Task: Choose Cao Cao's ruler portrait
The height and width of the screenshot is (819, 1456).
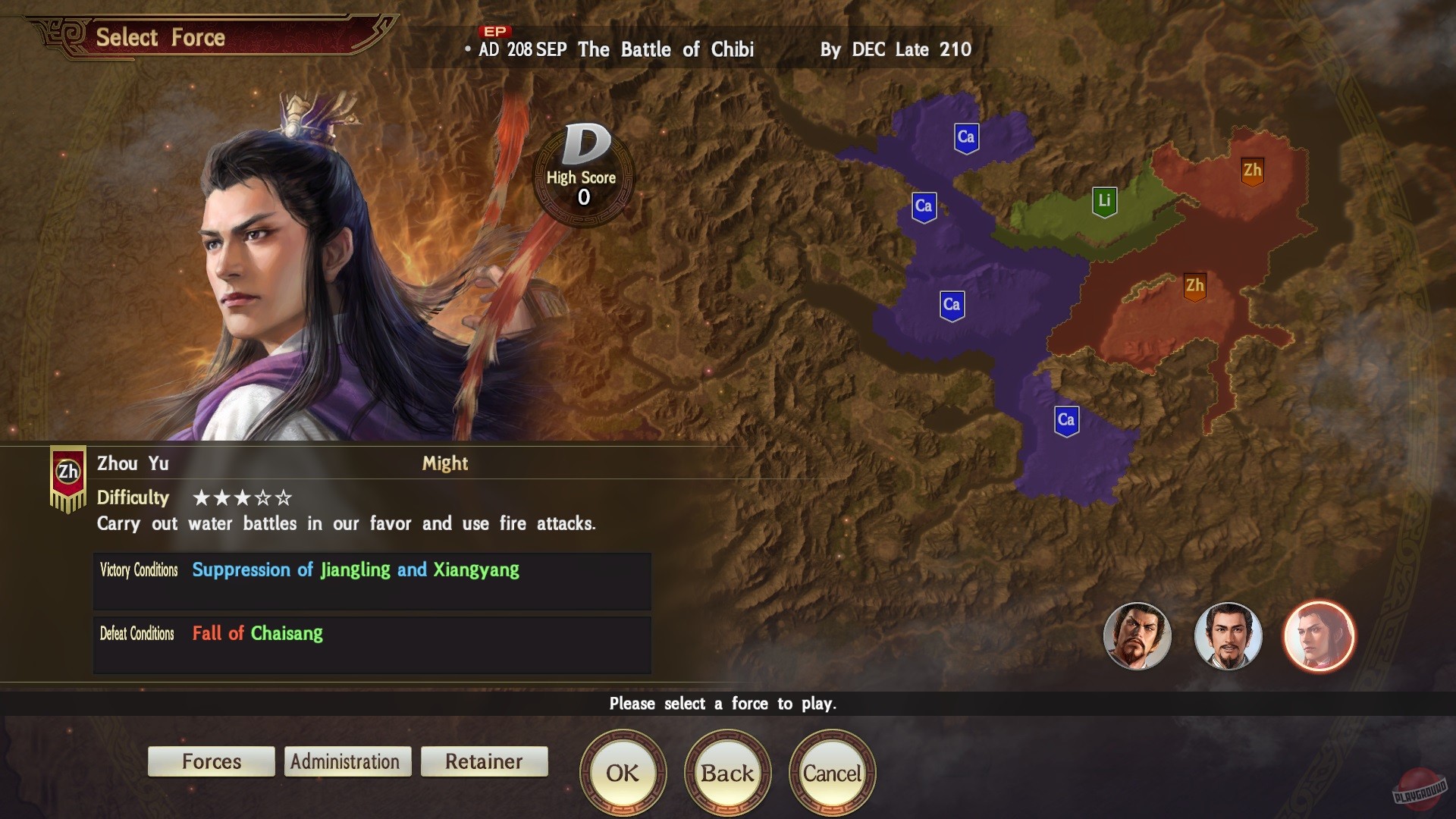Action: coord(1137,637)
